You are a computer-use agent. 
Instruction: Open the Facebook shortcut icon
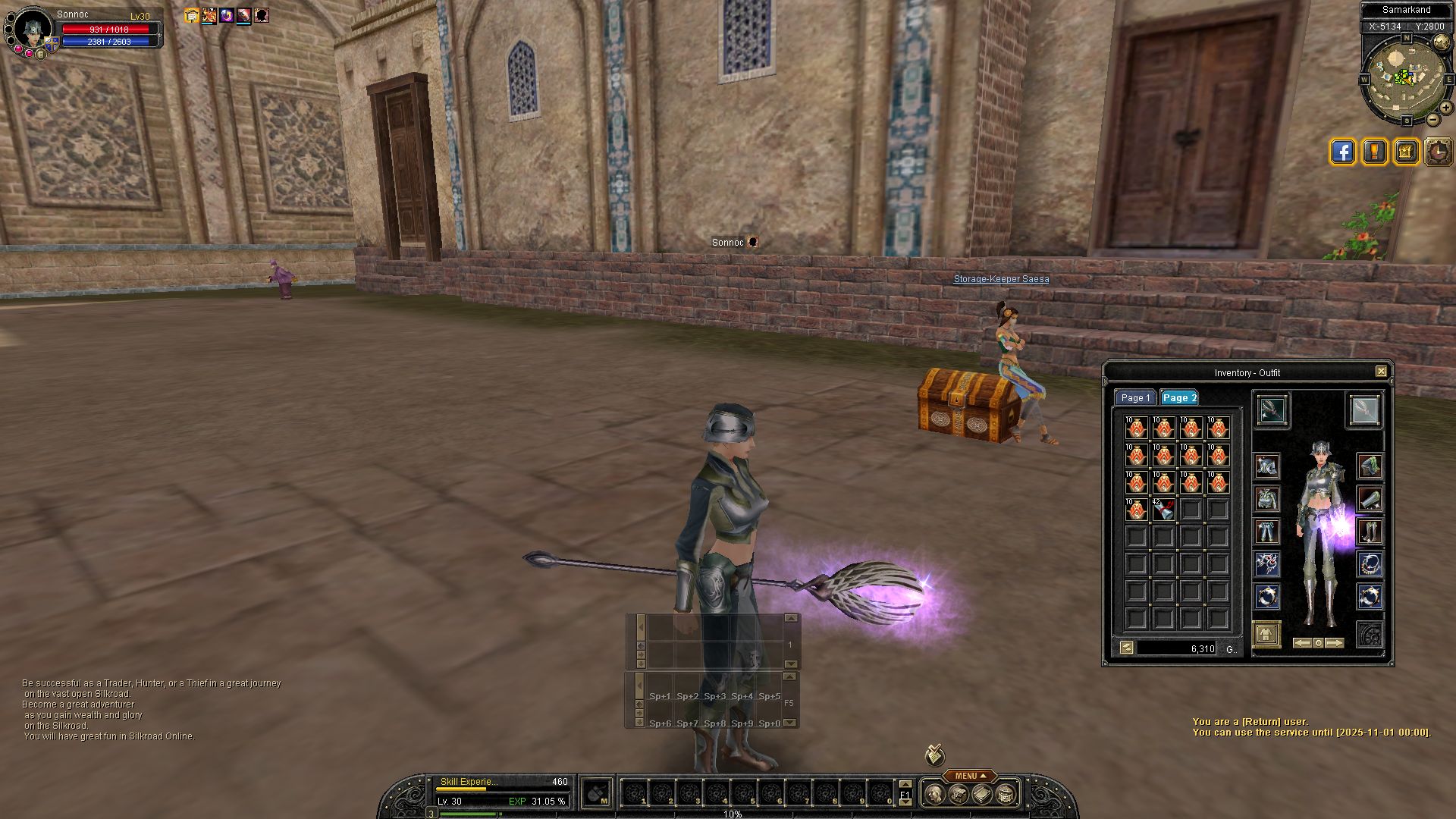1342,152
